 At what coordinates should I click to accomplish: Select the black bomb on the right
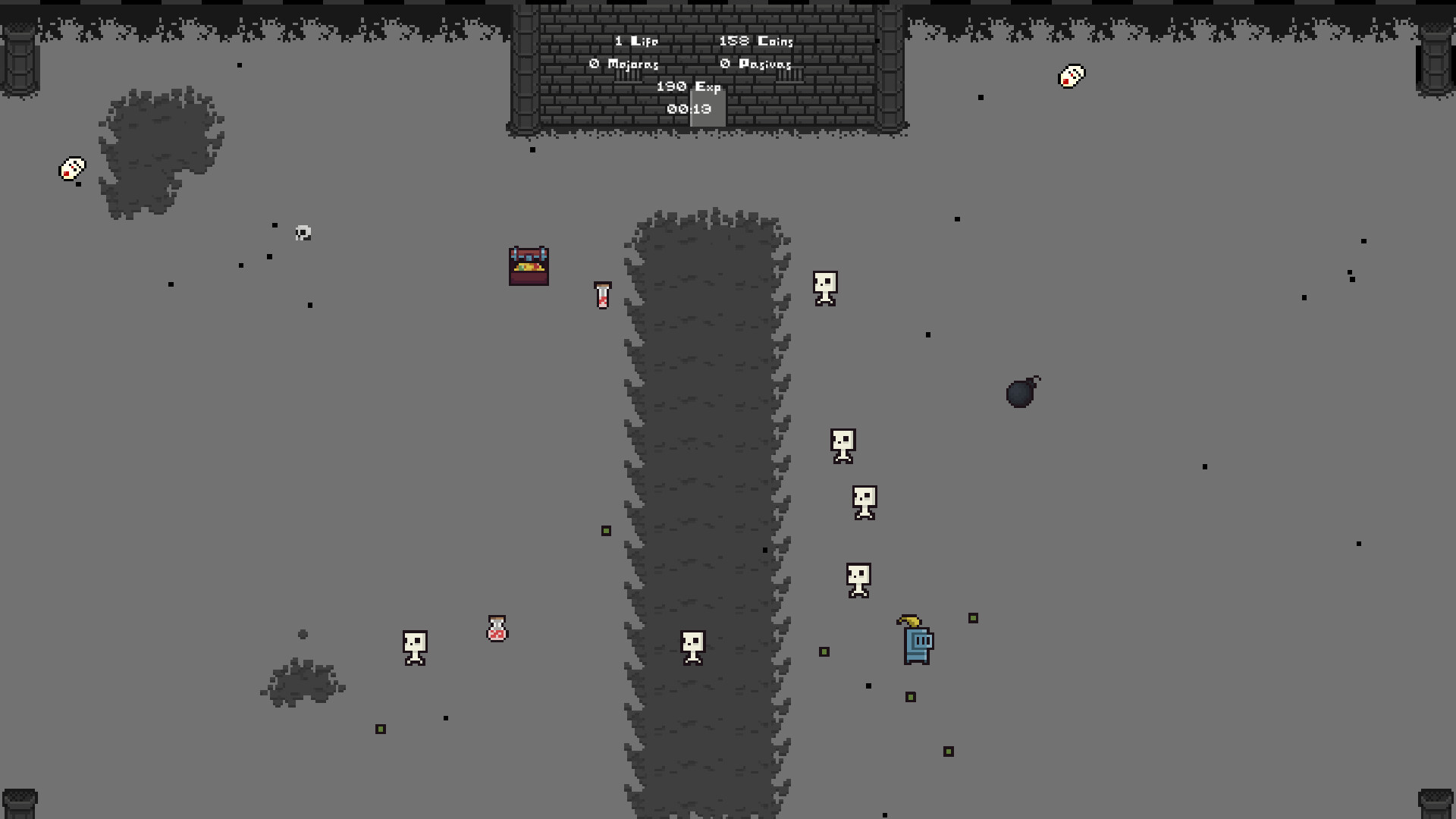[1020, 394]
